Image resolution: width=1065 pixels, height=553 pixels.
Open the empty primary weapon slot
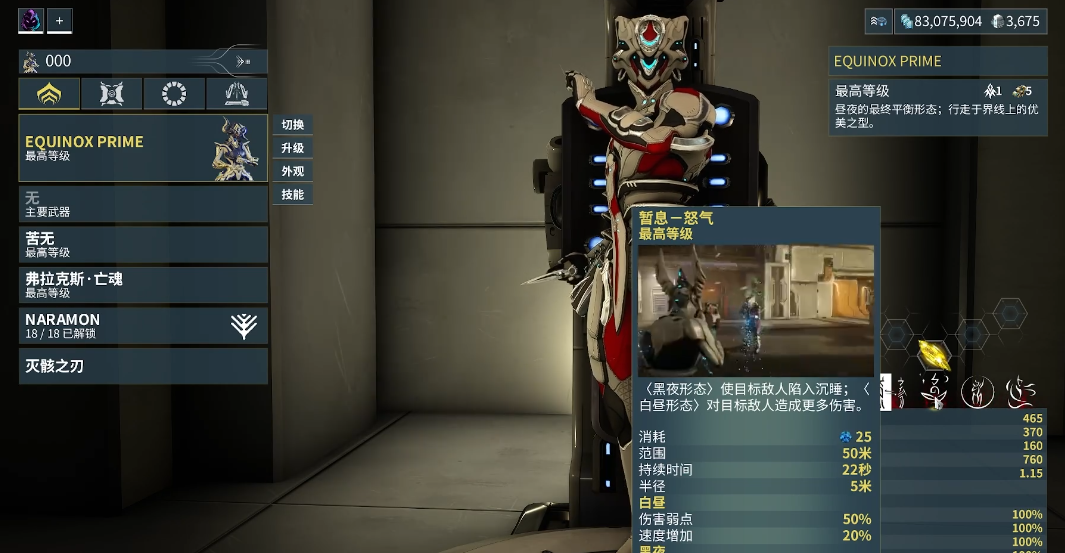(x=143, y=204)
